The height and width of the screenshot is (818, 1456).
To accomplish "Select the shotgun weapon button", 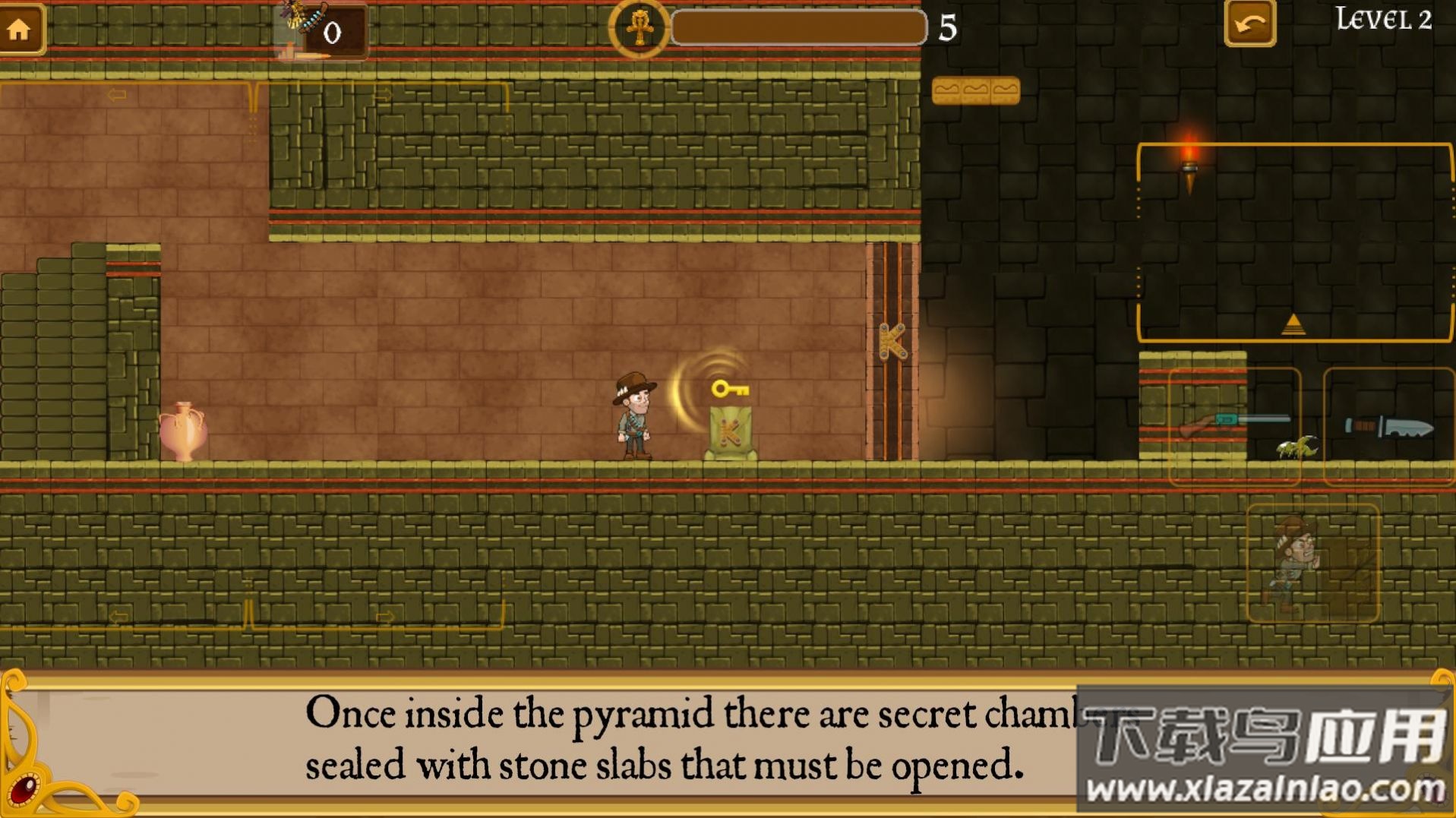I will point(1234,425).
